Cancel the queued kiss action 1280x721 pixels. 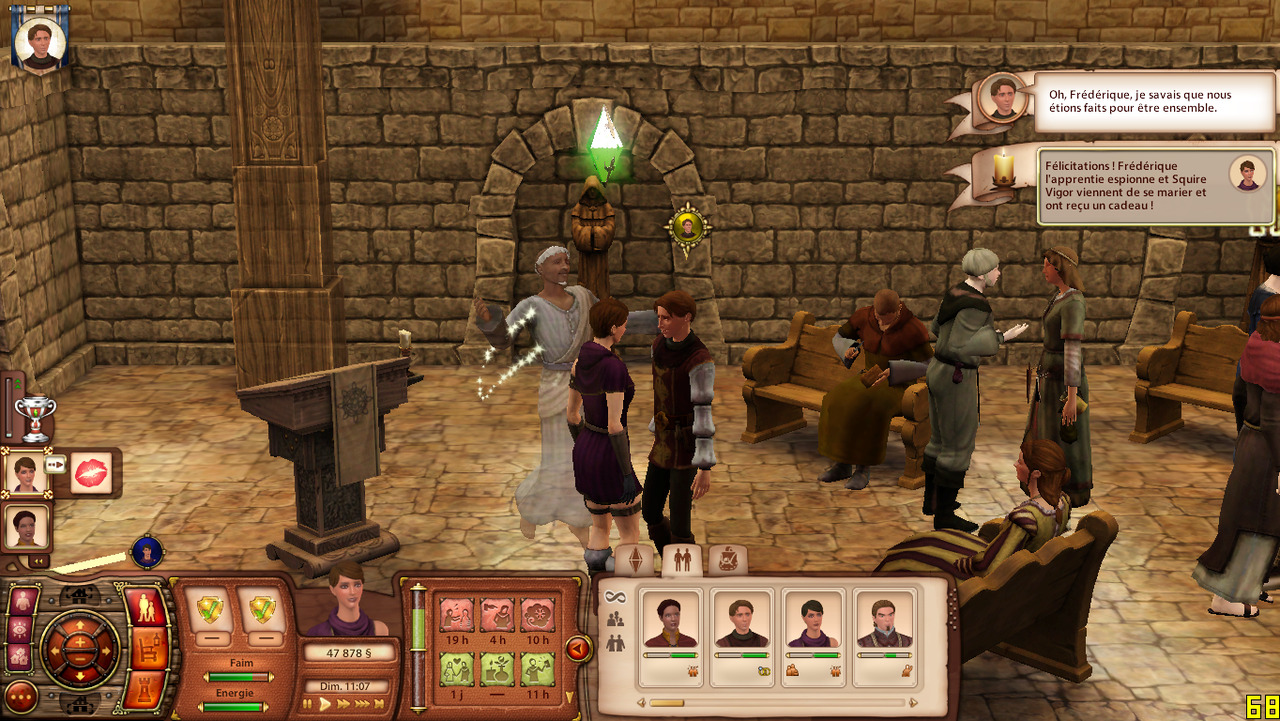pos(92,471)
